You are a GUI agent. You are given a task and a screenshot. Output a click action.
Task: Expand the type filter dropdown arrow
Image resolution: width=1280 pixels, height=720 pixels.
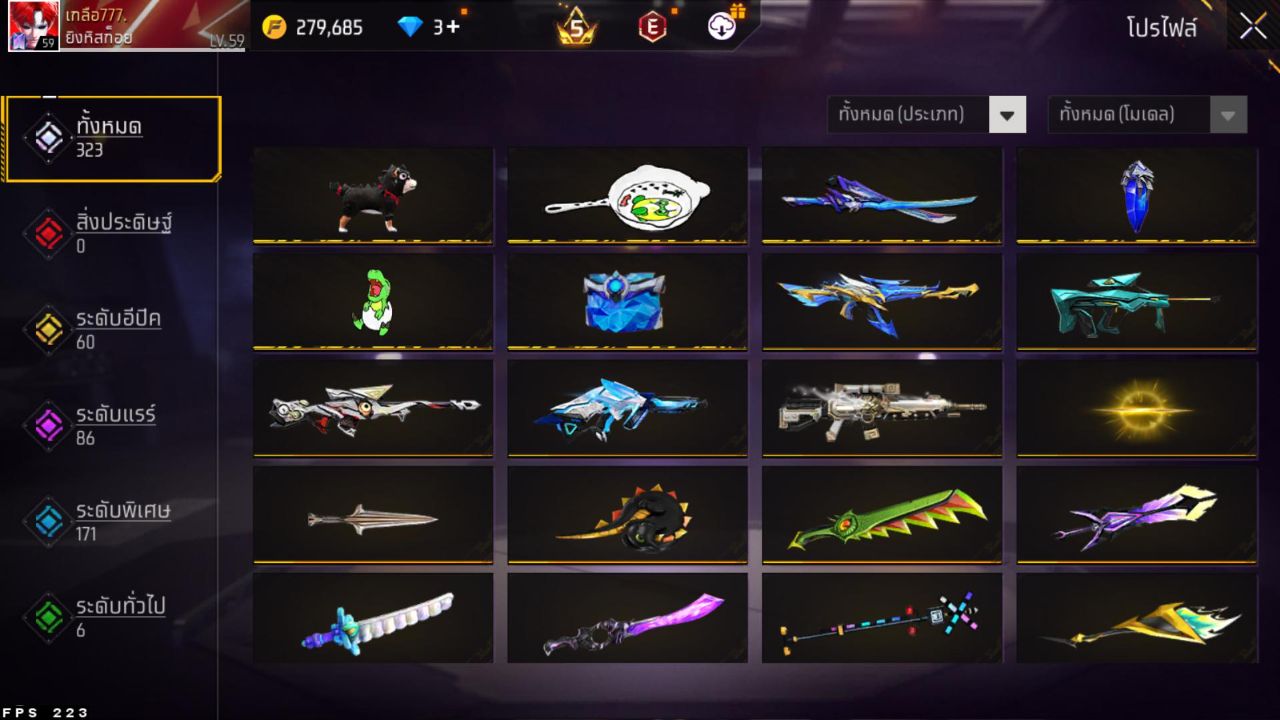tap(1008, 114)
